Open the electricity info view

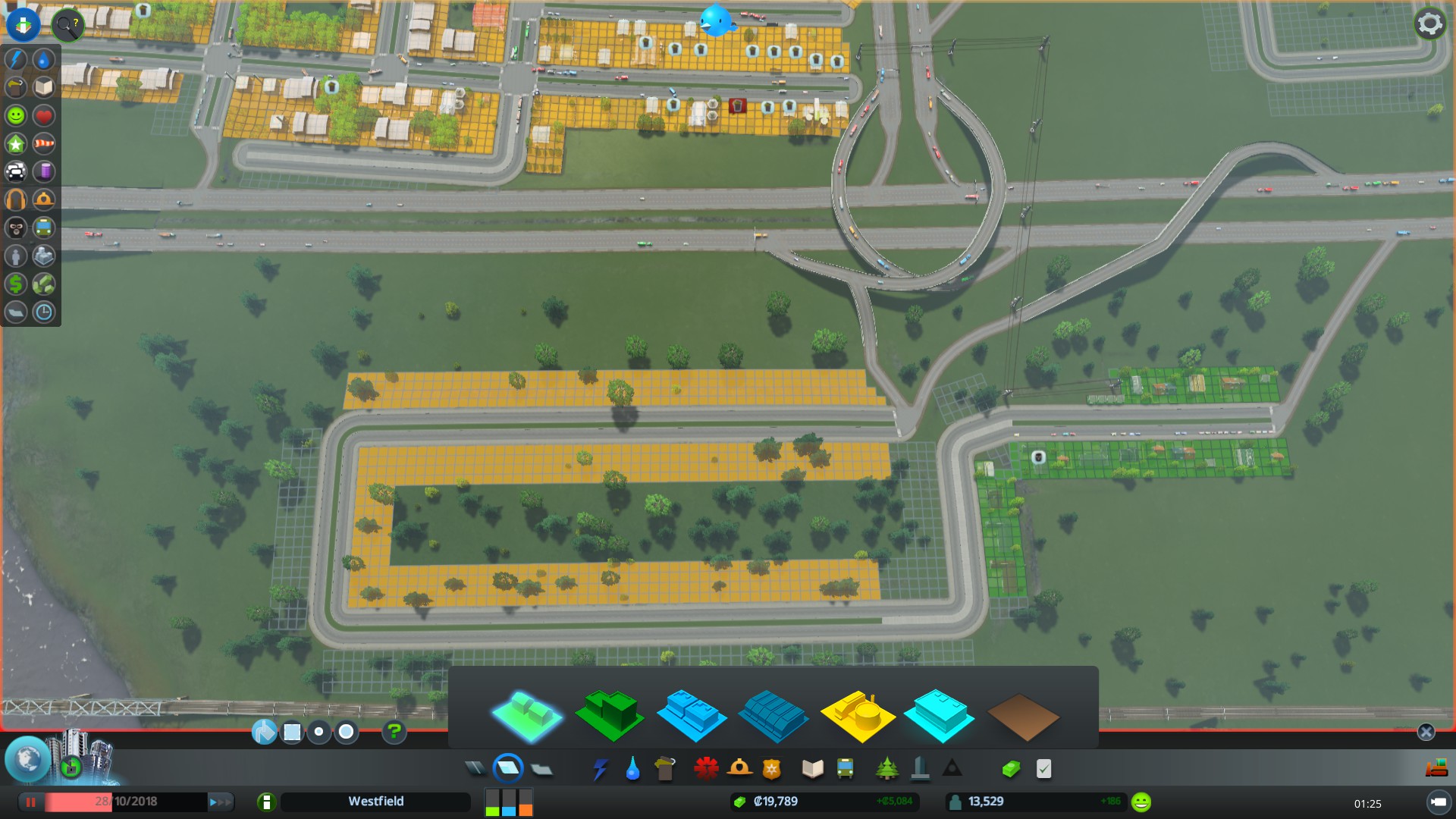(x=15, y=58)
